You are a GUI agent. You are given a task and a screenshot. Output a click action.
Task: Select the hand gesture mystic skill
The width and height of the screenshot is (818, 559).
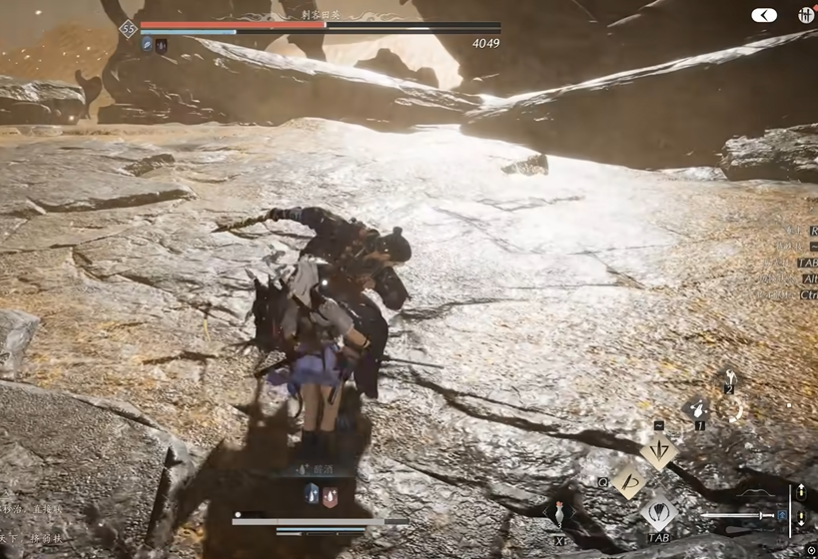click(697, 410)
